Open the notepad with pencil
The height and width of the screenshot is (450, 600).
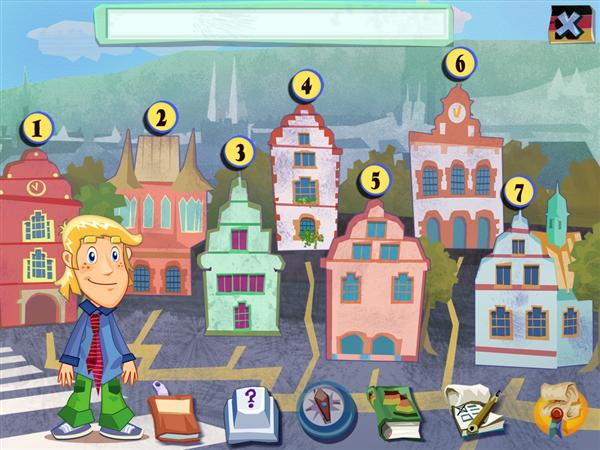click(470, 410)
